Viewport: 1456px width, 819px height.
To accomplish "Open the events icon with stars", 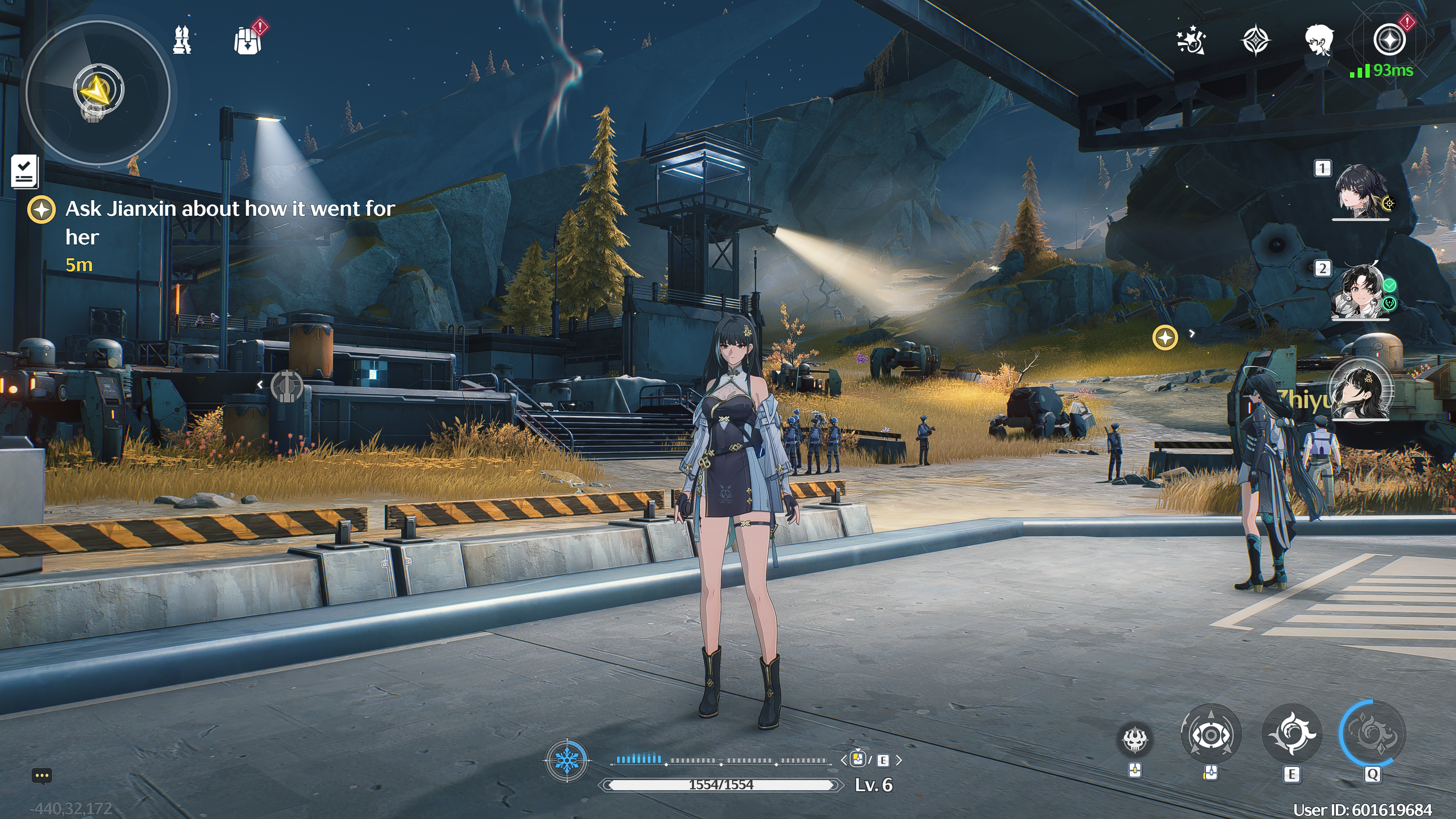I will 1191,40.
